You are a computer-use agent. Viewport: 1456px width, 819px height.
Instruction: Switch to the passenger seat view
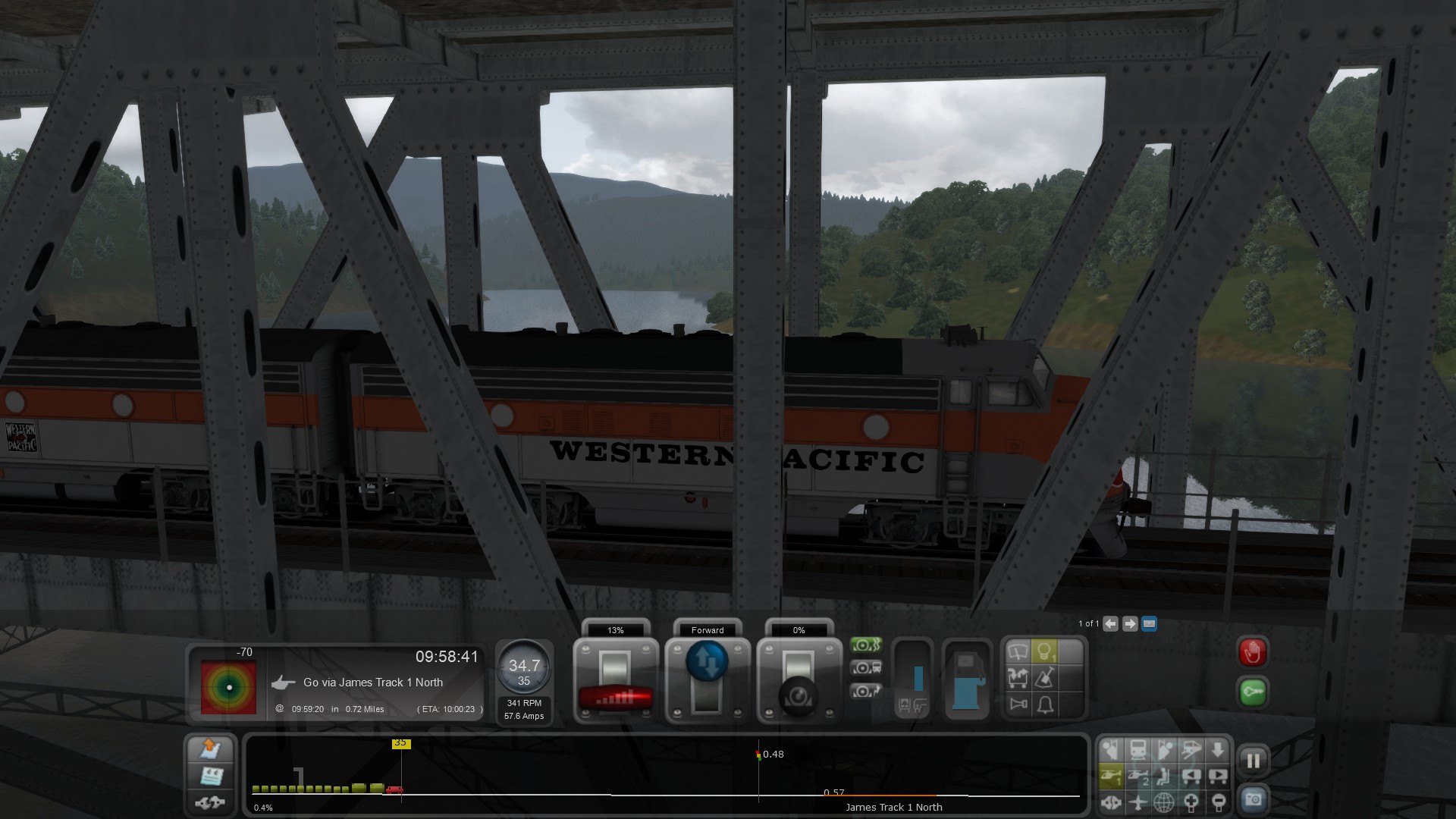[1164, 777]
